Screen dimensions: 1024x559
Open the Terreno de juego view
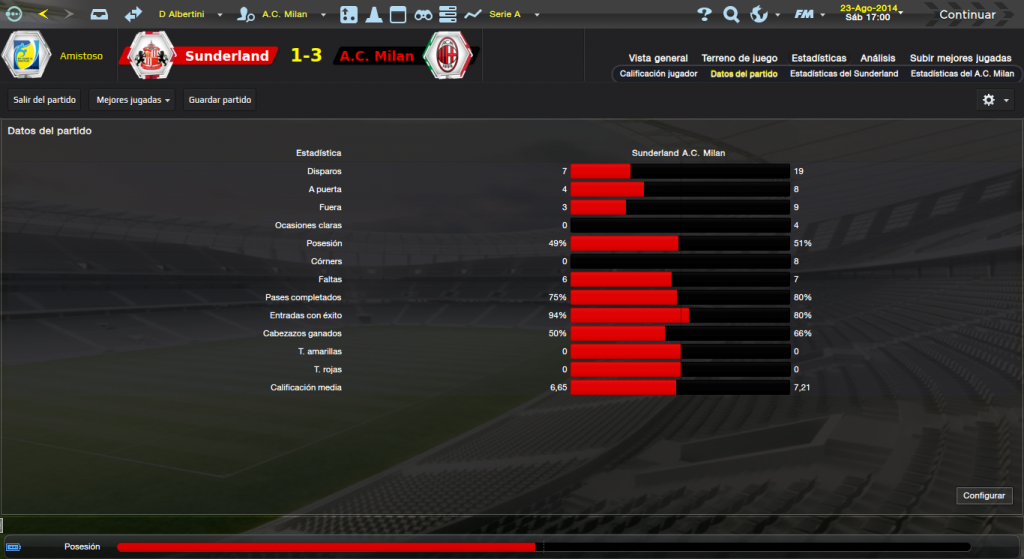point(740,58)
